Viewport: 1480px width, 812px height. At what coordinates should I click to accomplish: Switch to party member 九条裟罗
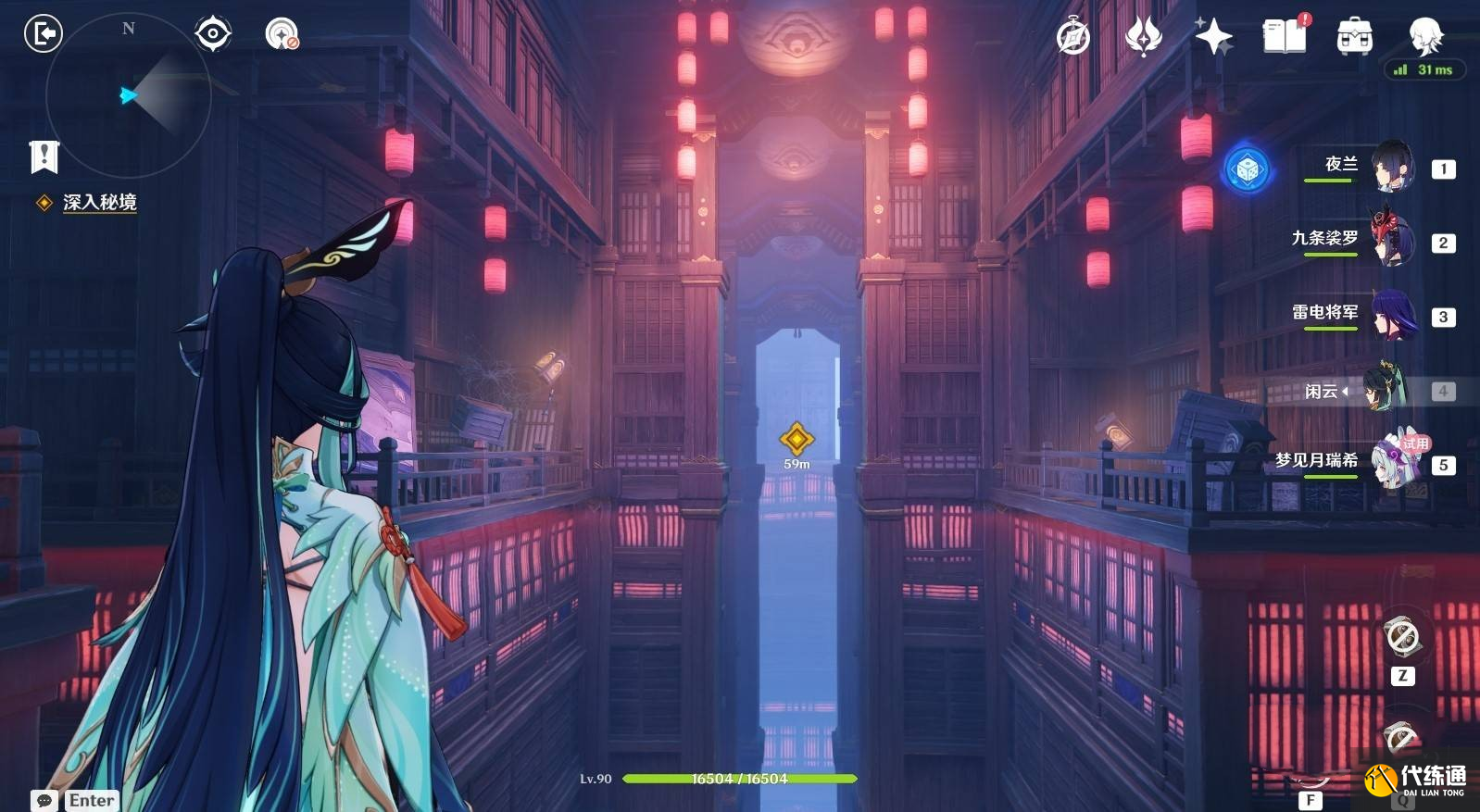click(x=1391, y=241)
